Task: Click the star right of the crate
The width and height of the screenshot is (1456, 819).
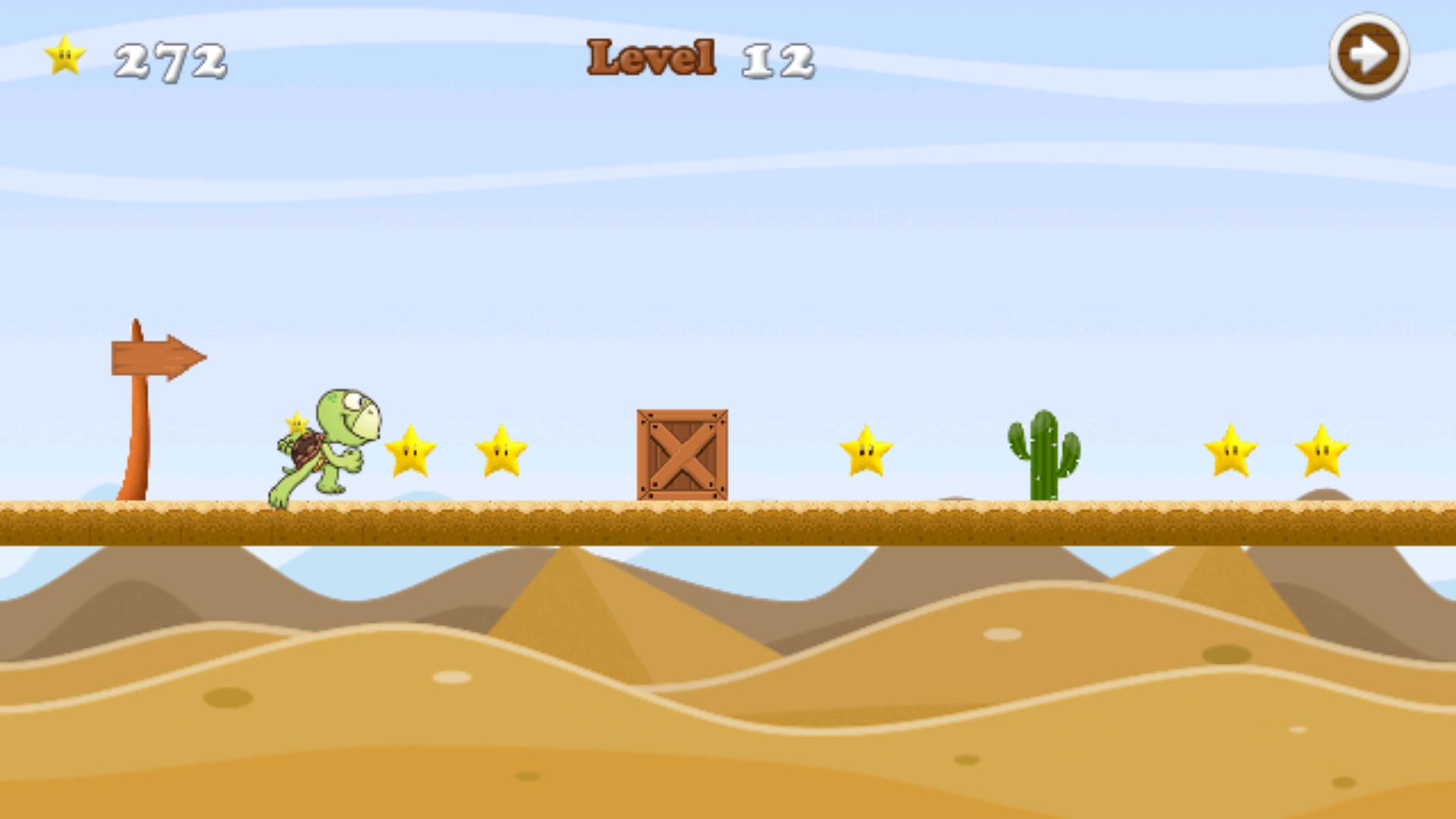Action: tap(866, 453)
